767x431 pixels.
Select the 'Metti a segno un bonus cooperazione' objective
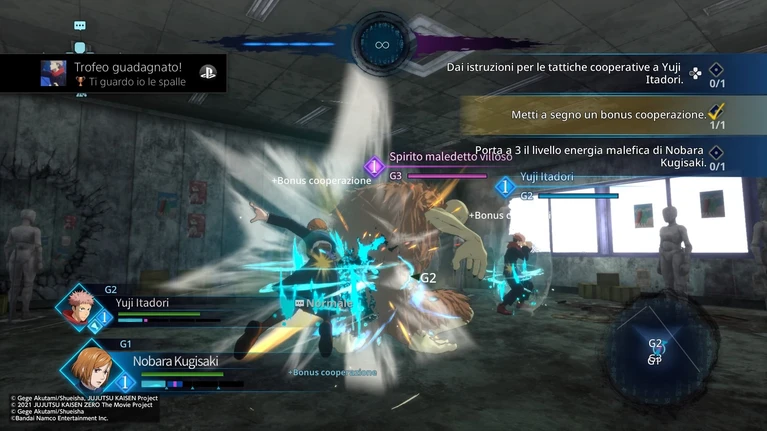click(608, 115)
